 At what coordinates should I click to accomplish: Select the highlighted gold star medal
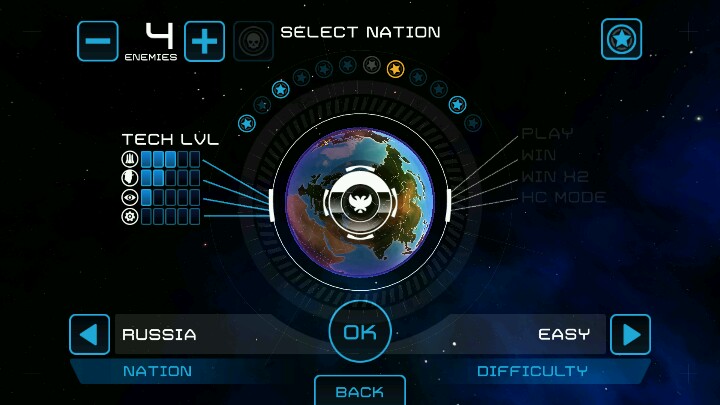click(395, 69)
